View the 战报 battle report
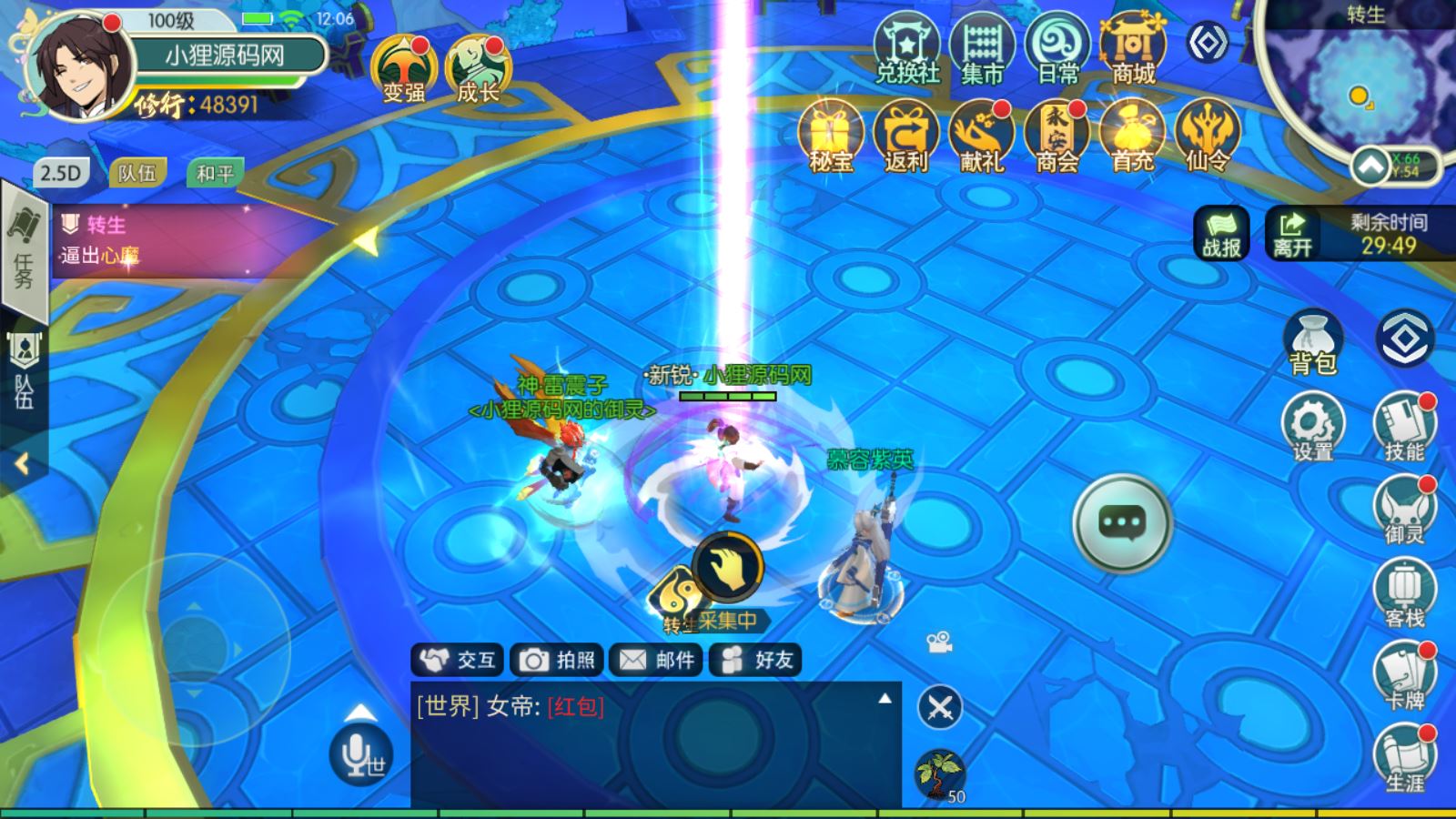 pyautogui.click(x=1221, y=235)
